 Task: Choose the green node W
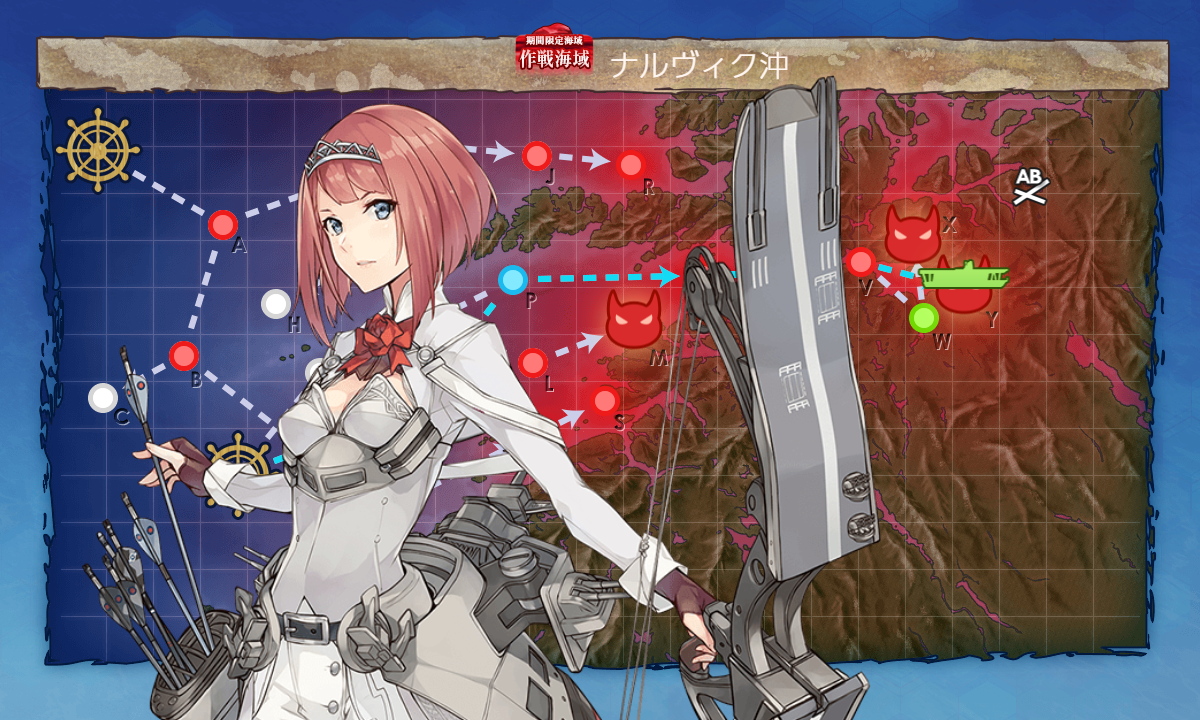[924, 318]
